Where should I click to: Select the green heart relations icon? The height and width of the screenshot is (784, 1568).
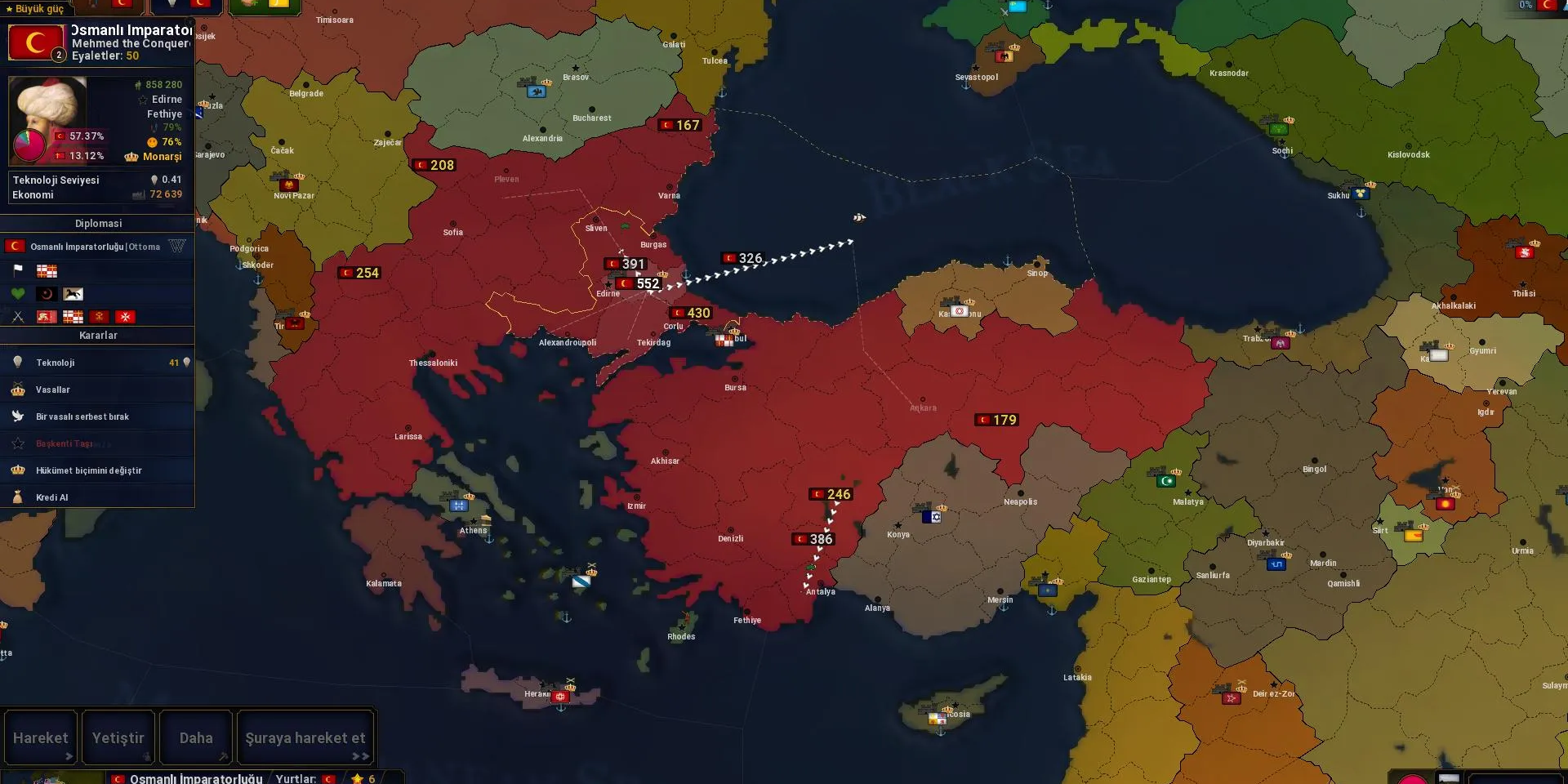point(18,293)
